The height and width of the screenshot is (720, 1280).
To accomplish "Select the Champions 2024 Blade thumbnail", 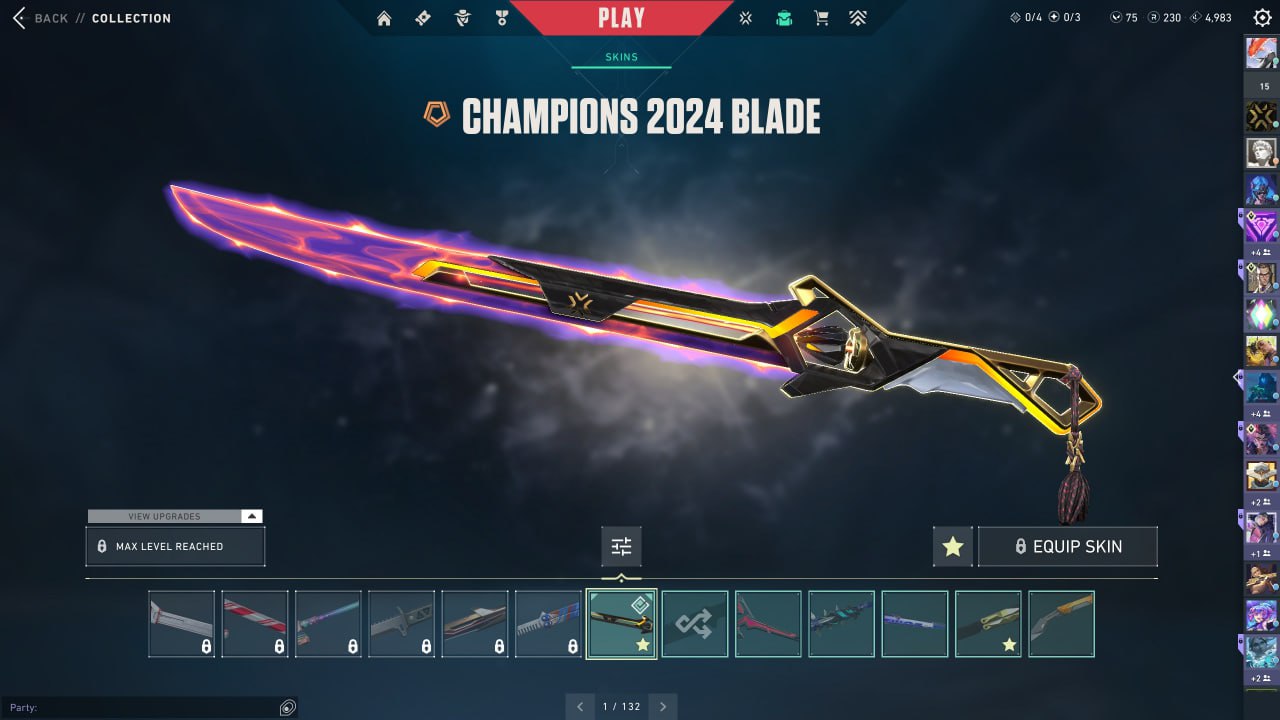I will 621,624.
